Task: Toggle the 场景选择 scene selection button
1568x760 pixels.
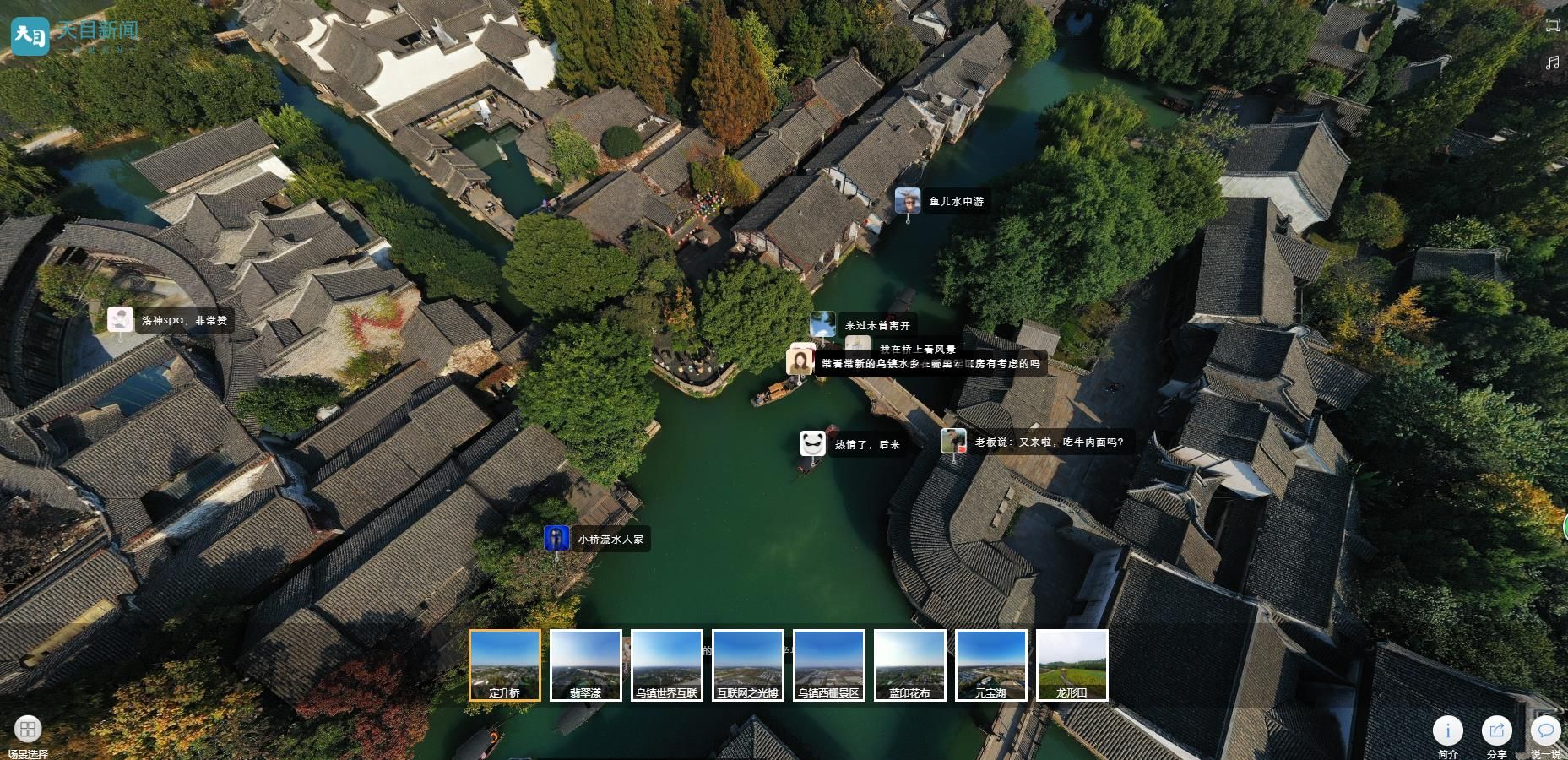Action: pos(28,730)
